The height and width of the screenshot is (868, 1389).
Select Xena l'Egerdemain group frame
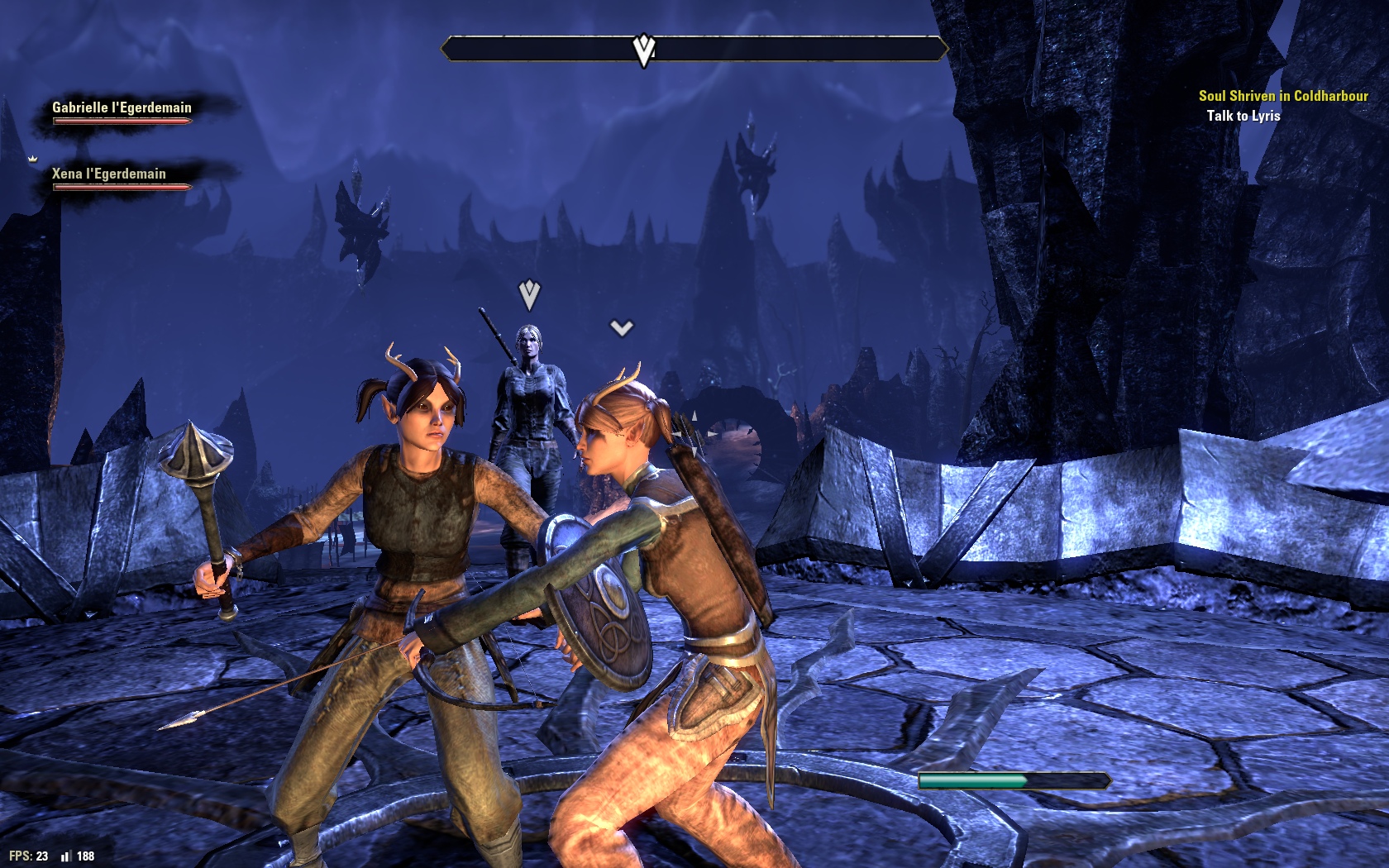pos(110,177)
